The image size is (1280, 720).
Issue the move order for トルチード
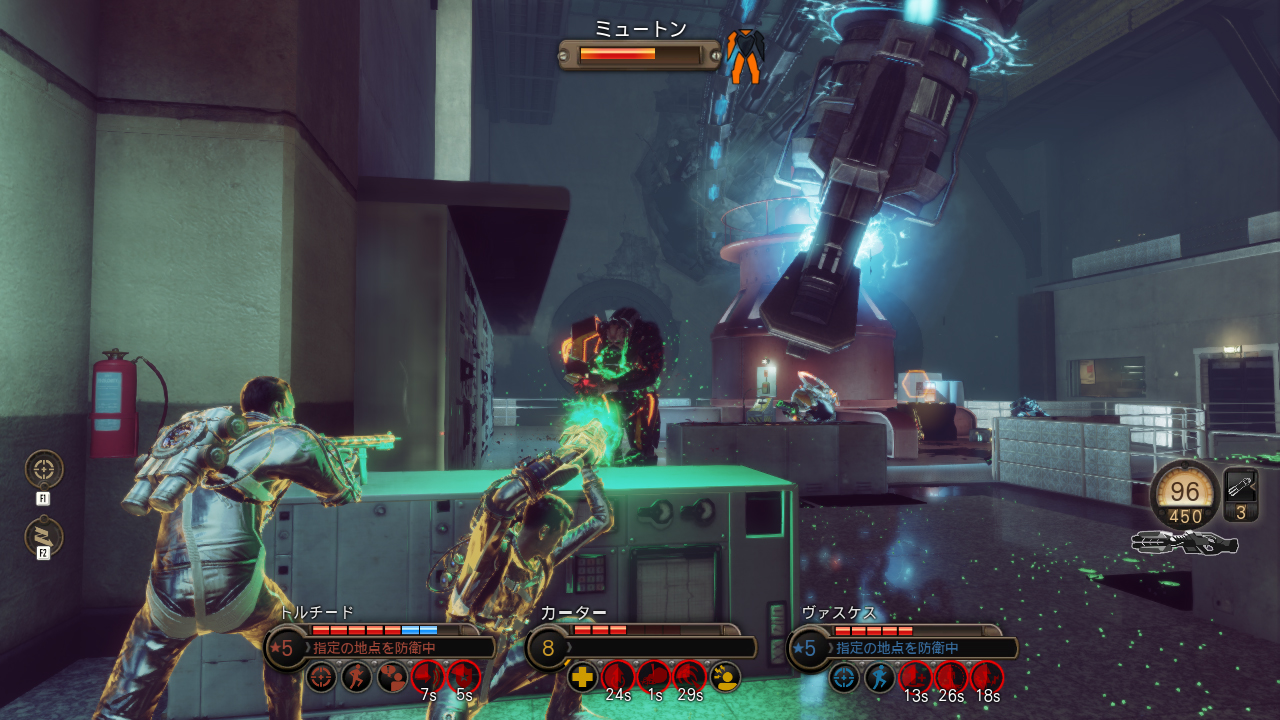point(356,677)
